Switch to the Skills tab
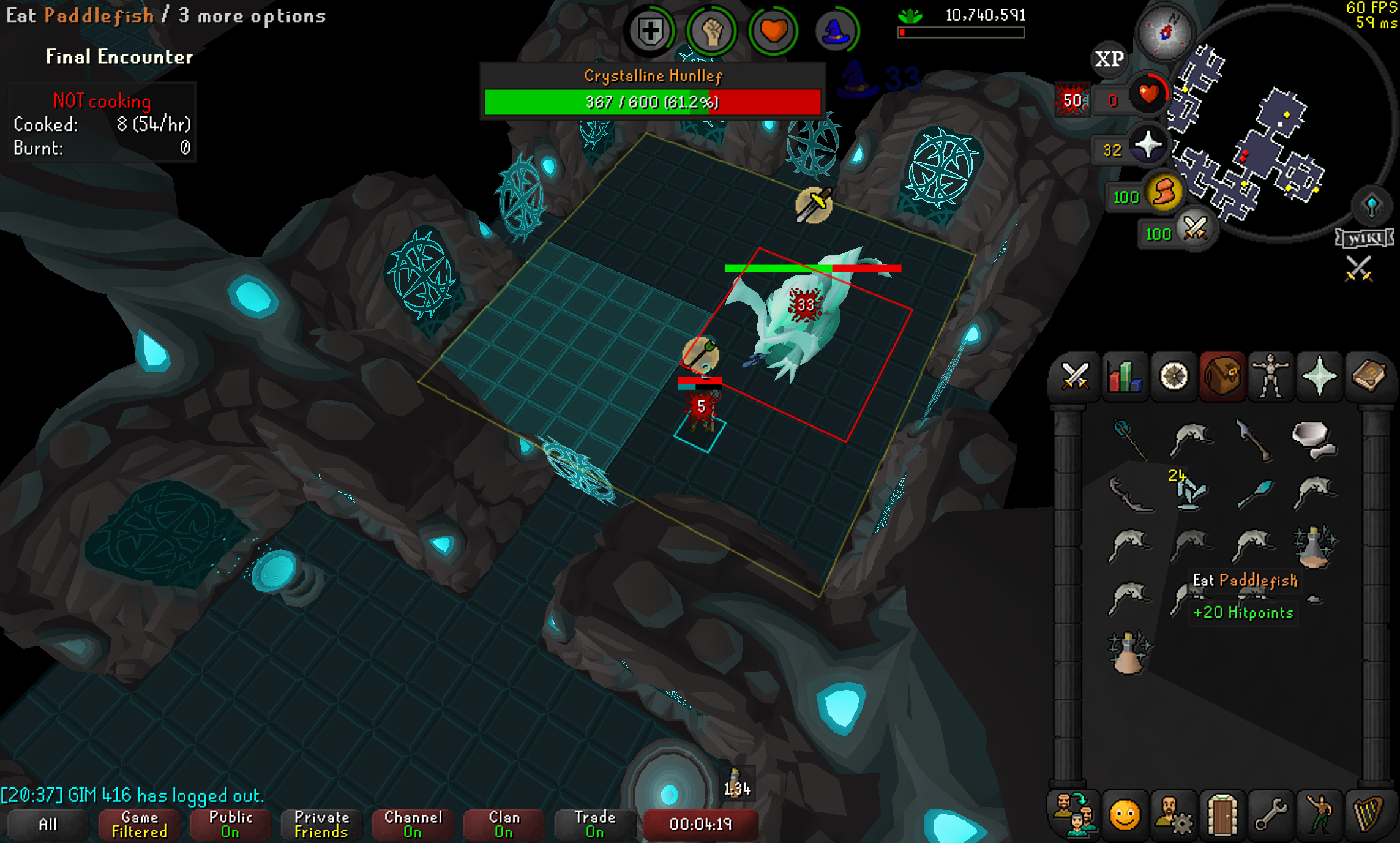 point(1125,377)
